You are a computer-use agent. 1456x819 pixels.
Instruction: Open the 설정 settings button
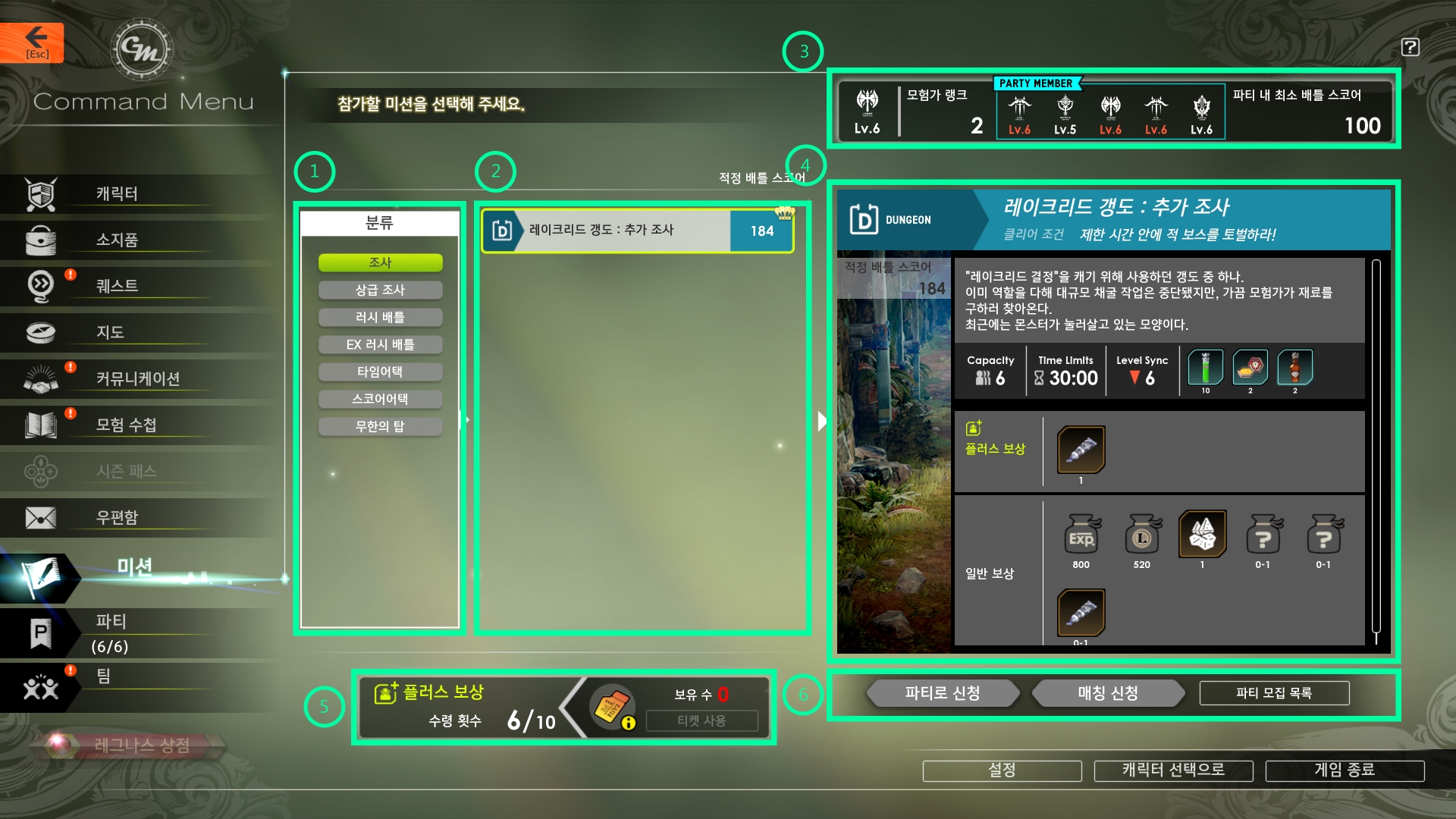point(1002,770)
